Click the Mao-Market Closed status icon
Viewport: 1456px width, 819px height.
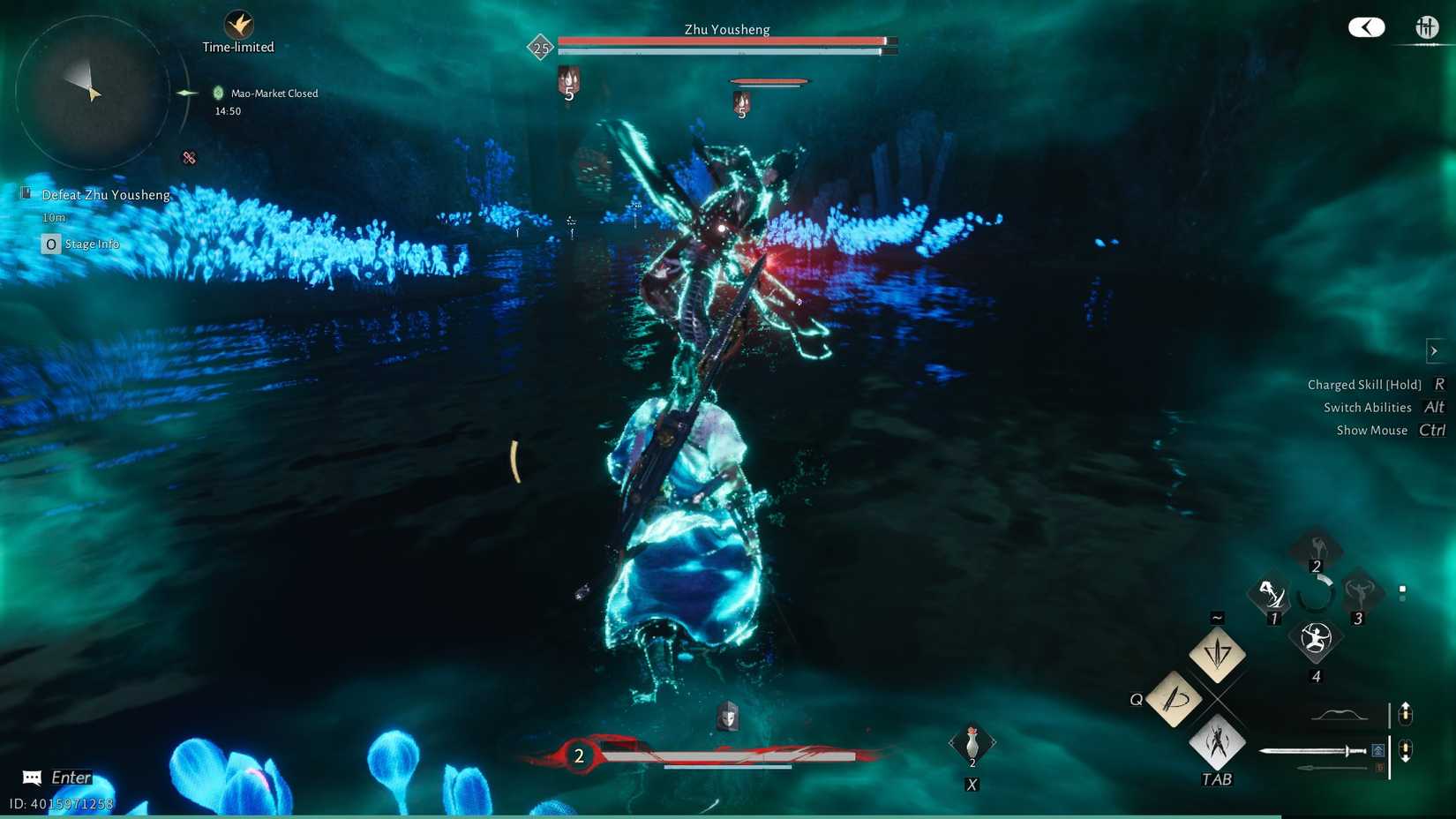(x=220, y=92)
